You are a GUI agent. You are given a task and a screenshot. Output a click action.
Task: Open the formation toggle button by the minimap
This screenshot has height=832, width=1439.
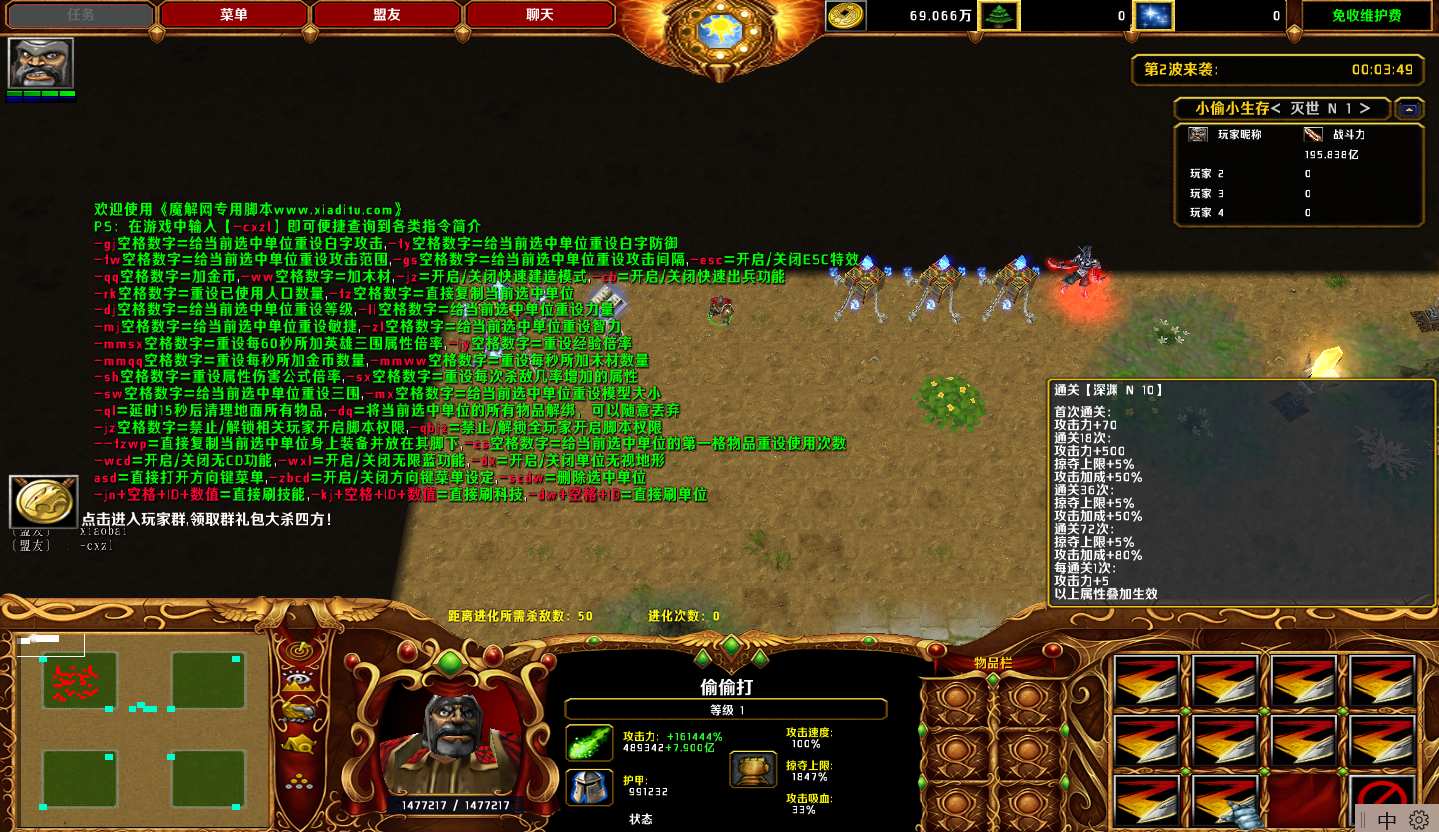(x=297, y=782)
